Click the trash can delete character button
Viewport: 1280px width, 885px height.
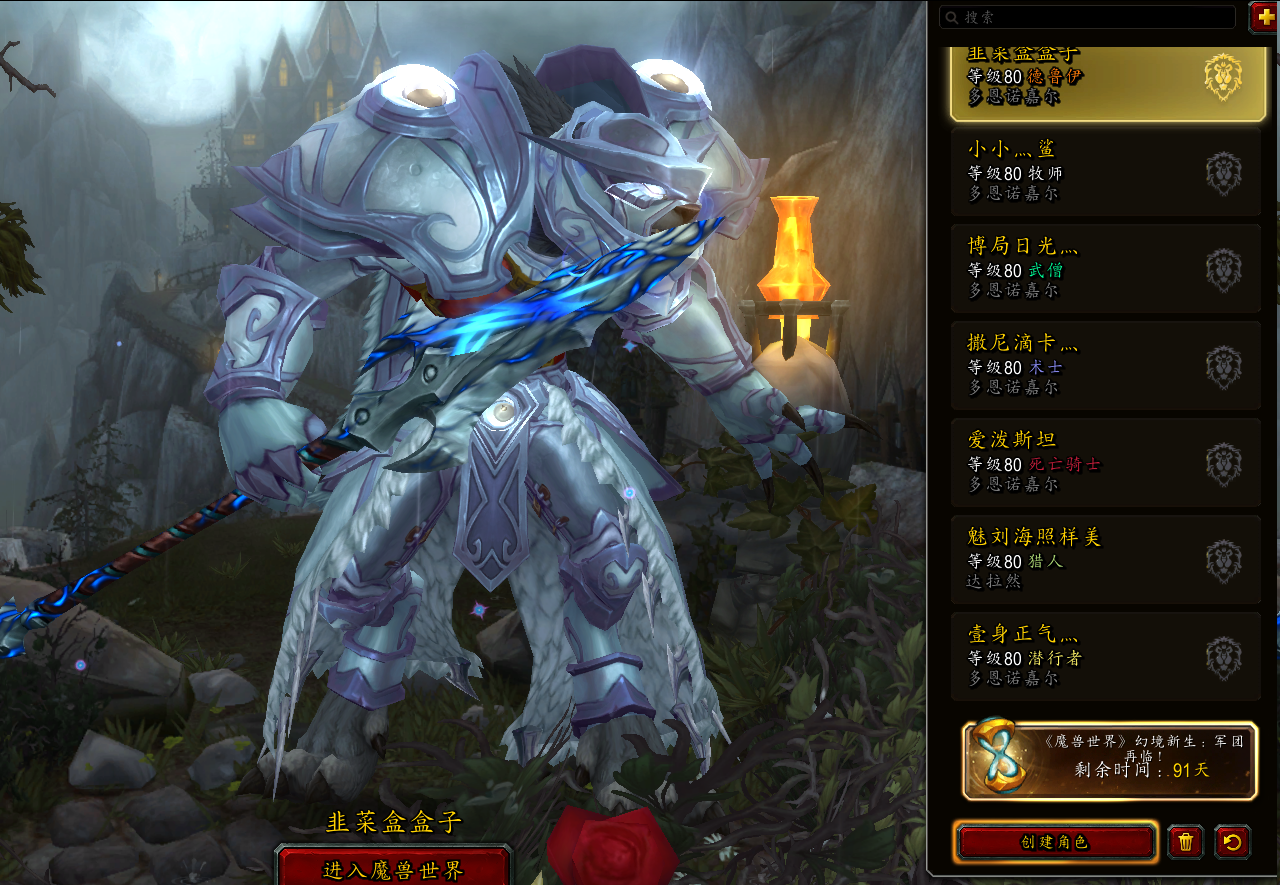(x=1186, y=842)
